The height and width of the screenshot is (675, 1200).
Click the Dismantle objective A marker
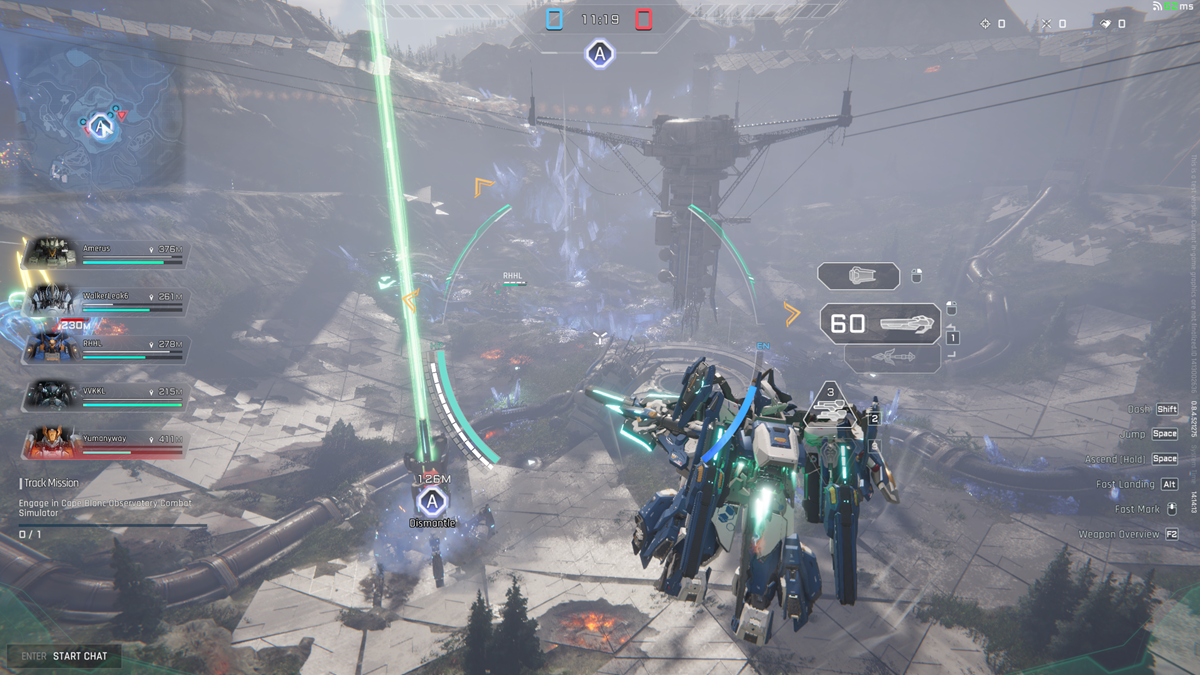pyautogui.click(x=431, y=501)
